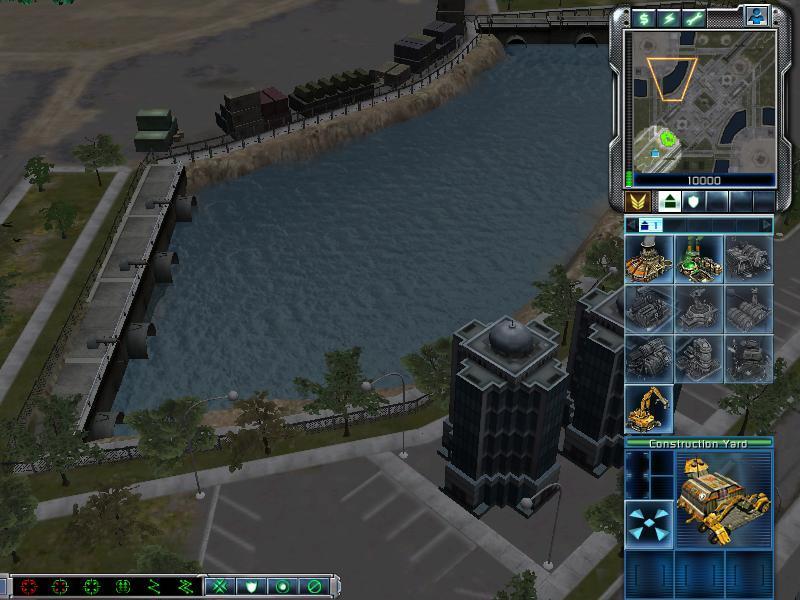Select the red crosshair command icon
Screen dimensions: 800x600
[29, 586]
